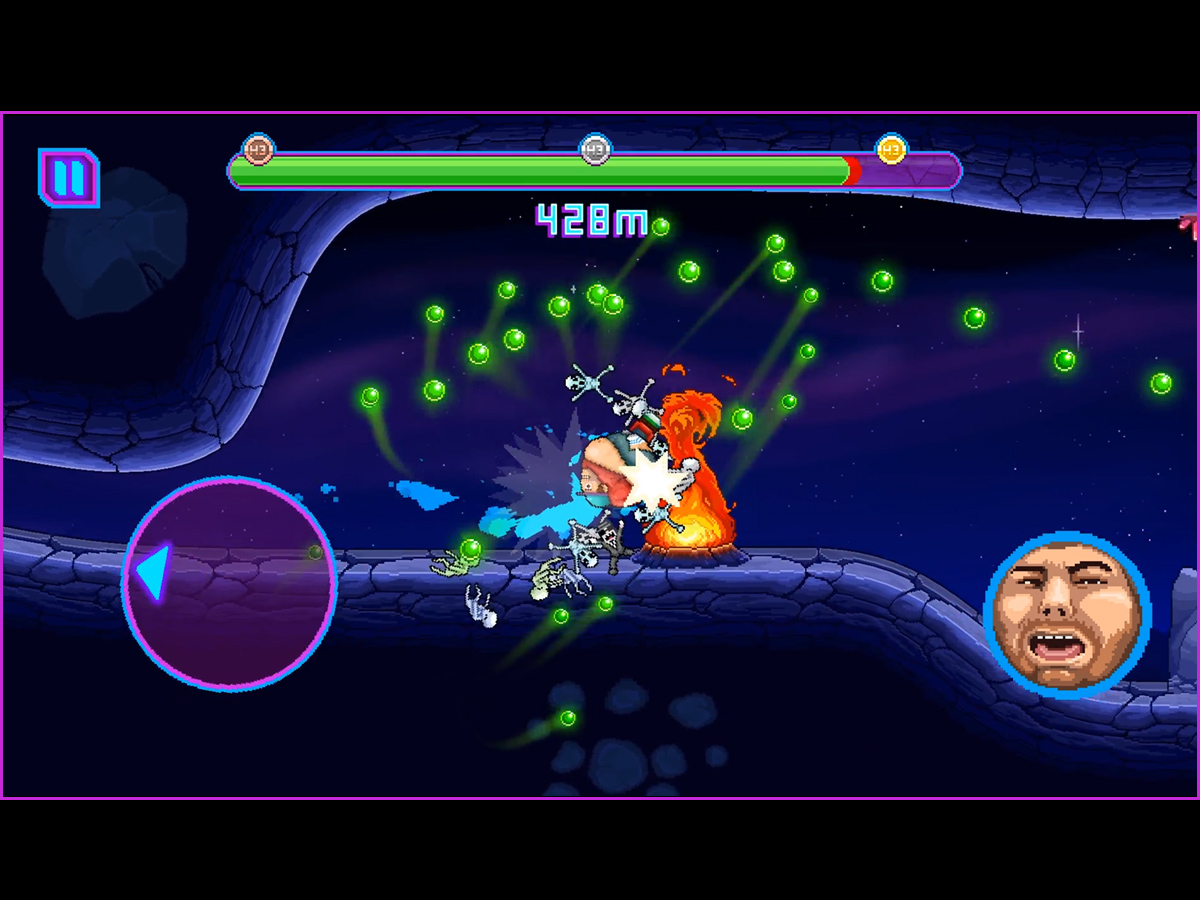This screenshot has width=1200, height=900.
Task: Pause the game with the pause button
Action: 69,178
